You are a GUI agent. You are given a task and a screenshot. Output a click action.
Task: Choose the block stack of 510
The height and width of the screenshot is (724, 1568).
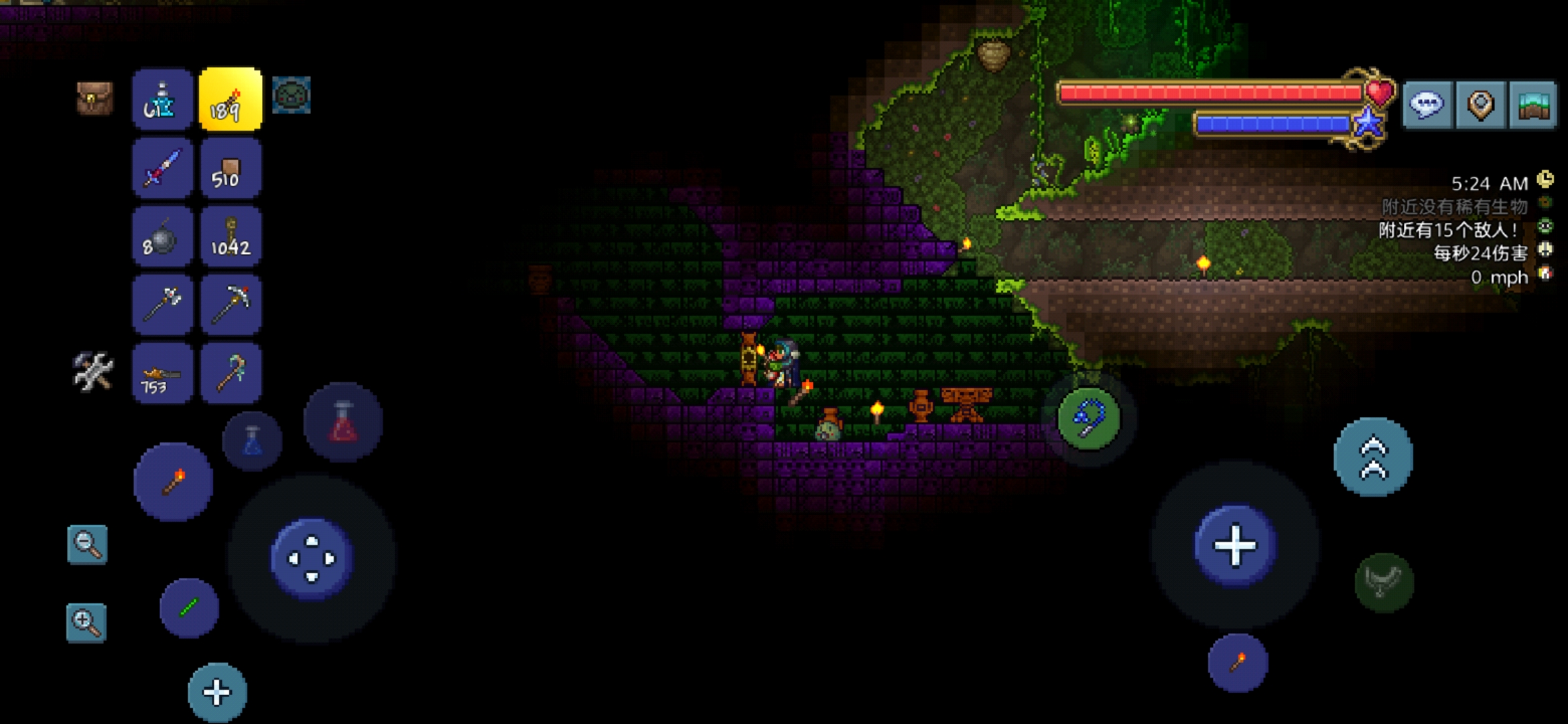pyautogui.click(x=231, y=168)
